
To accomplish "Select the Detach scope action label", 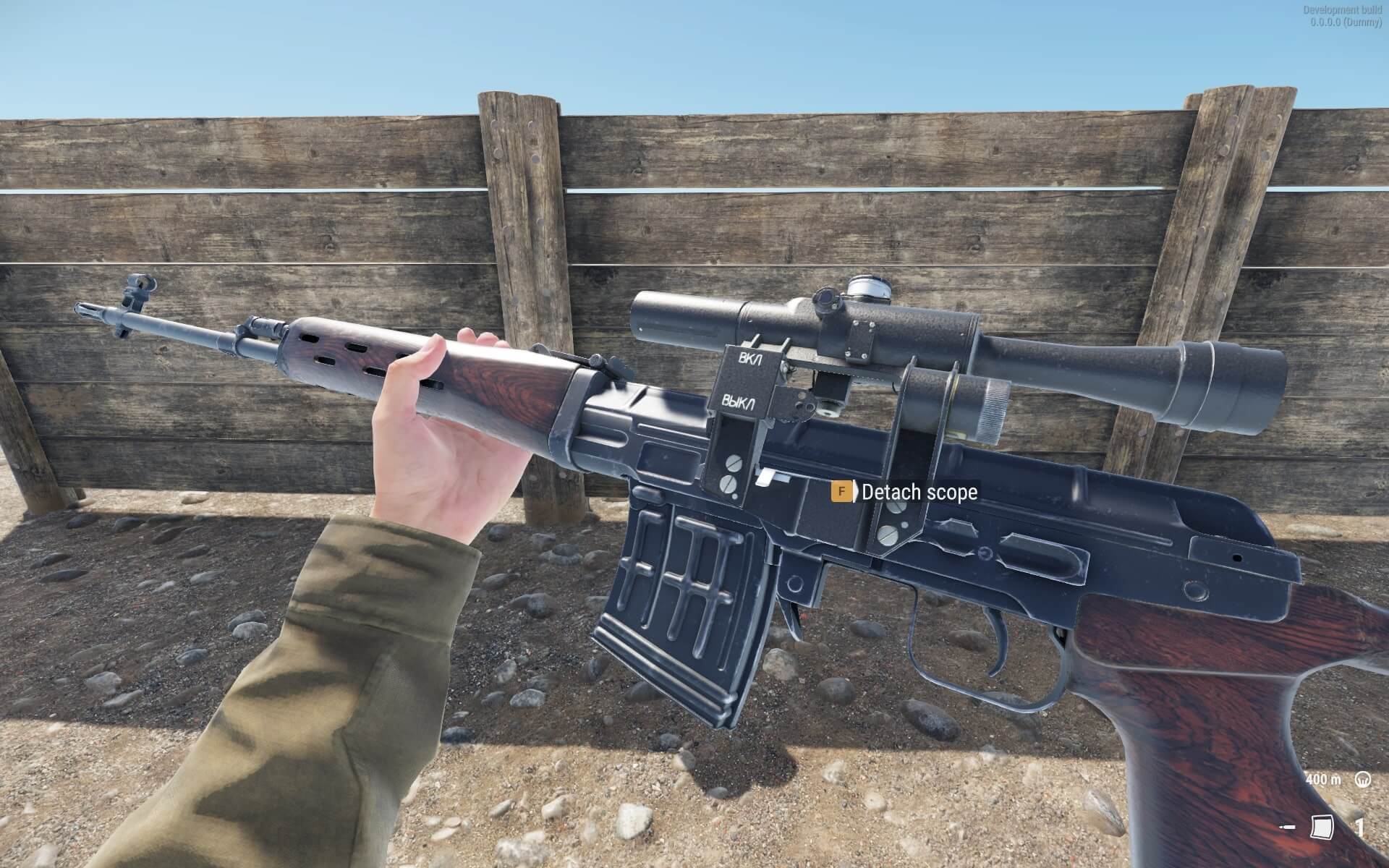I will point(919,493).
